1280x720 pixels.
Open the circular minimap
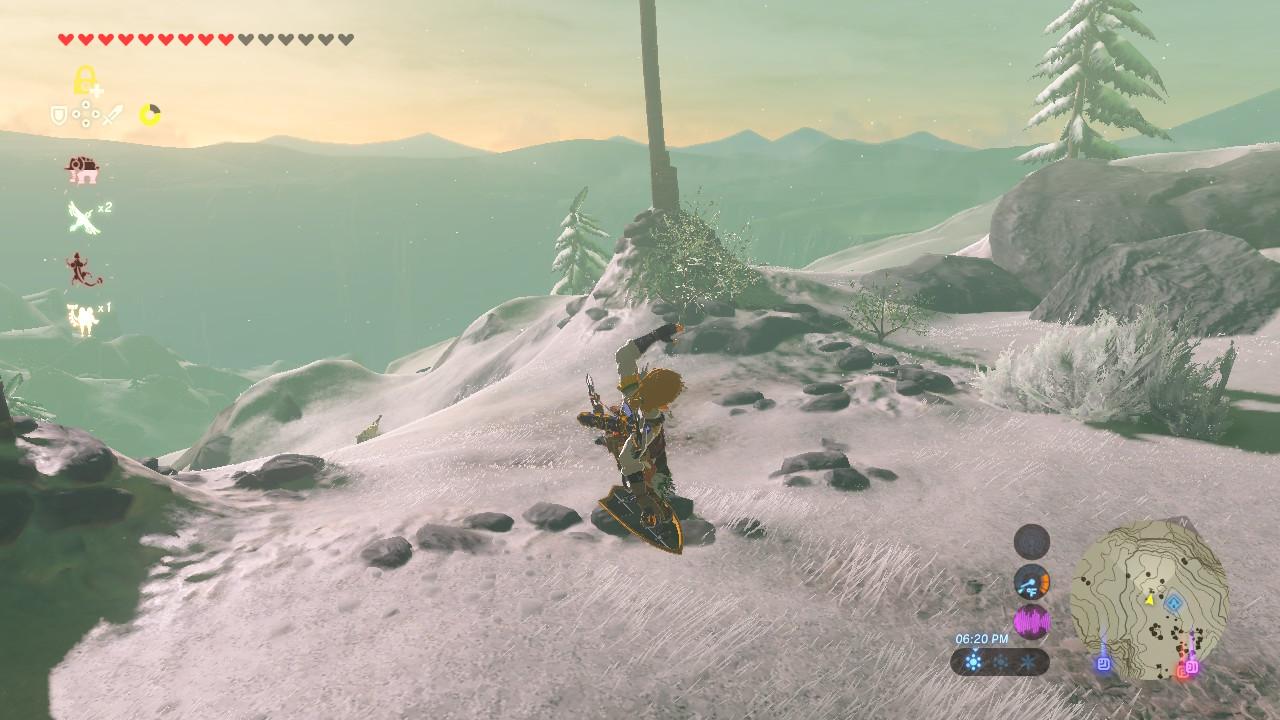point(1149,598)
